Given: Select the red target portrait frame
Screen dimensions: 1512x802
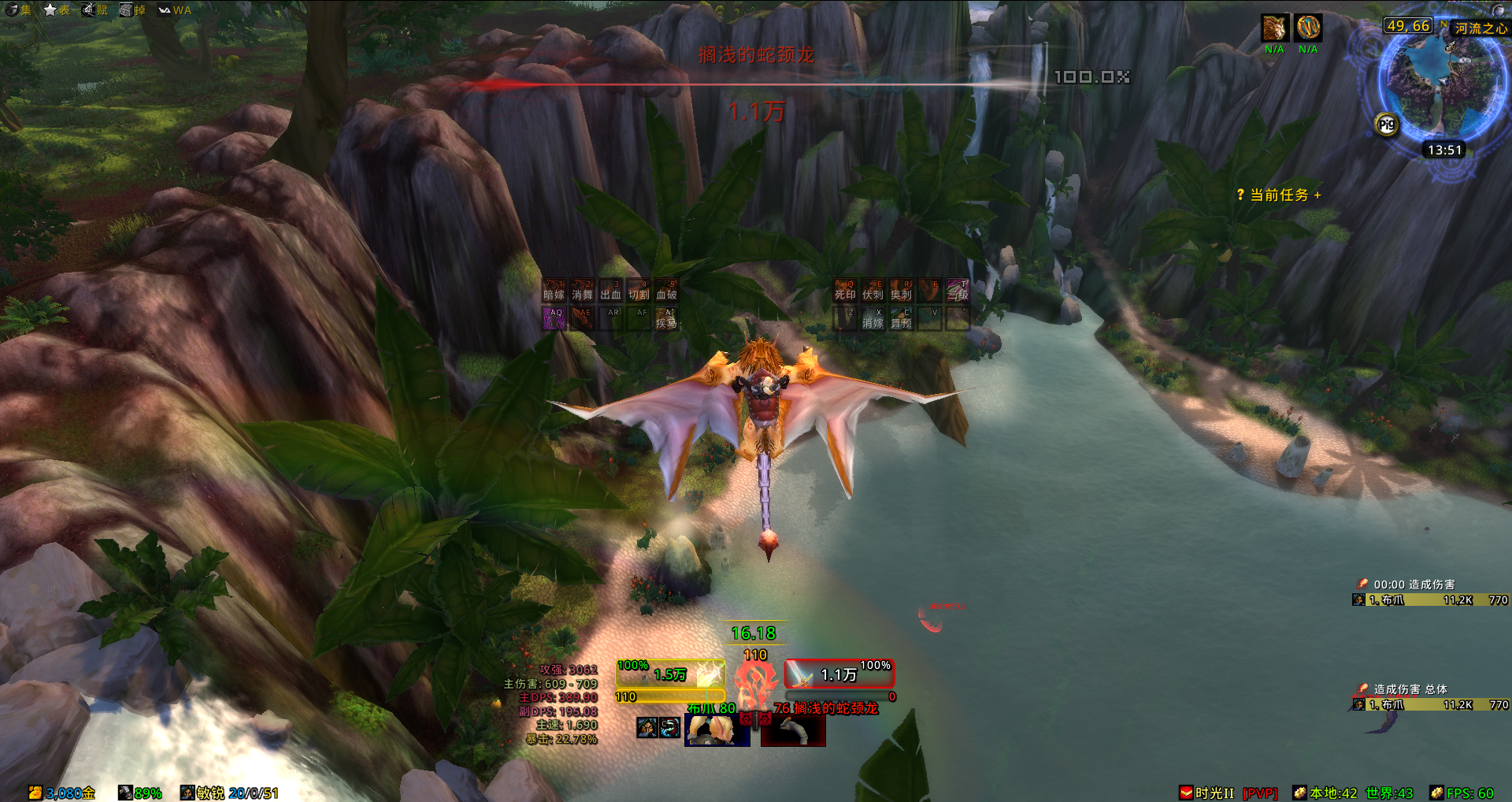Looking at the screenshot, I should click(x=793, y=730).
